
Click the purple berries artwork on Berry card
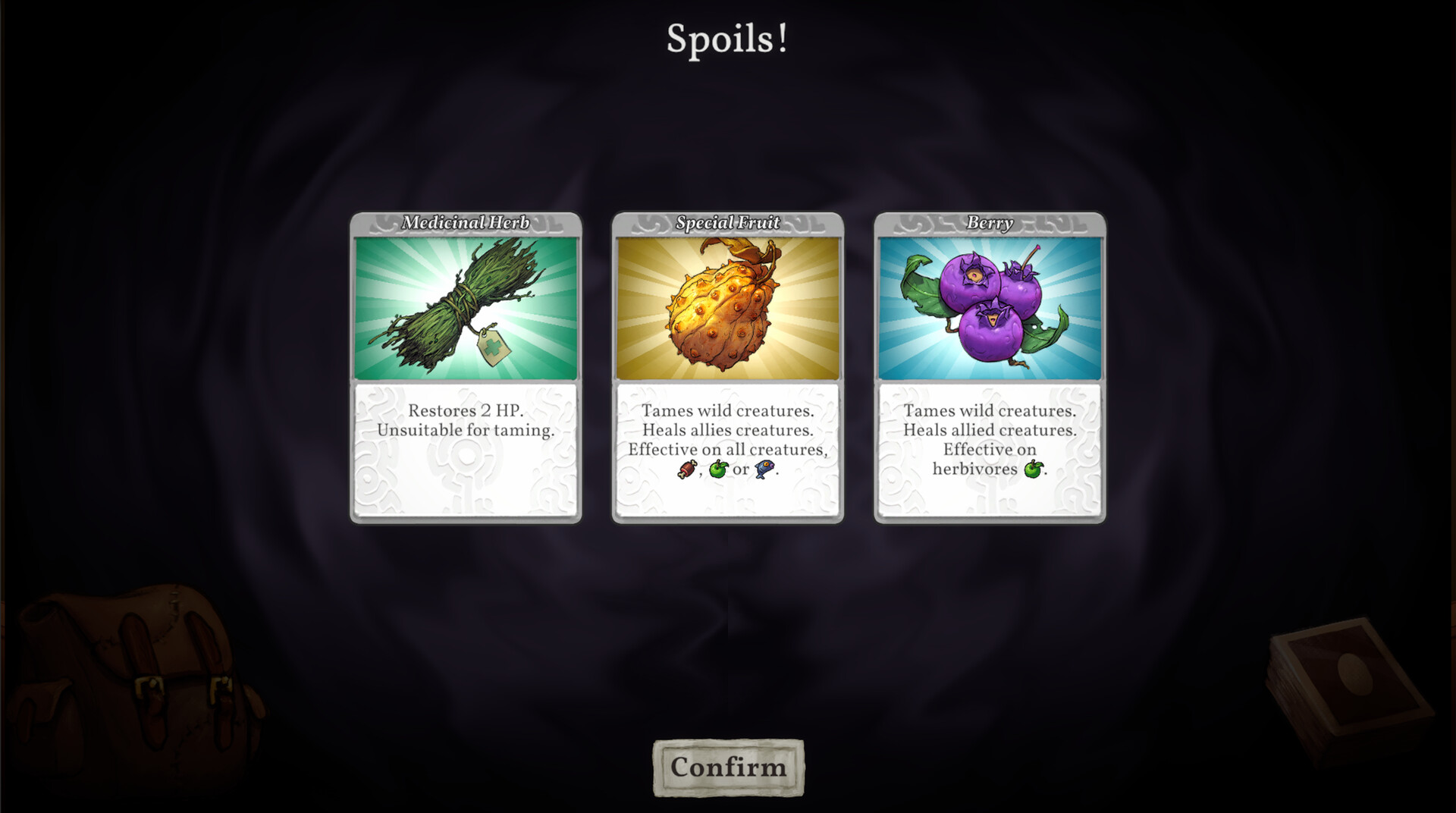(986, 307)
